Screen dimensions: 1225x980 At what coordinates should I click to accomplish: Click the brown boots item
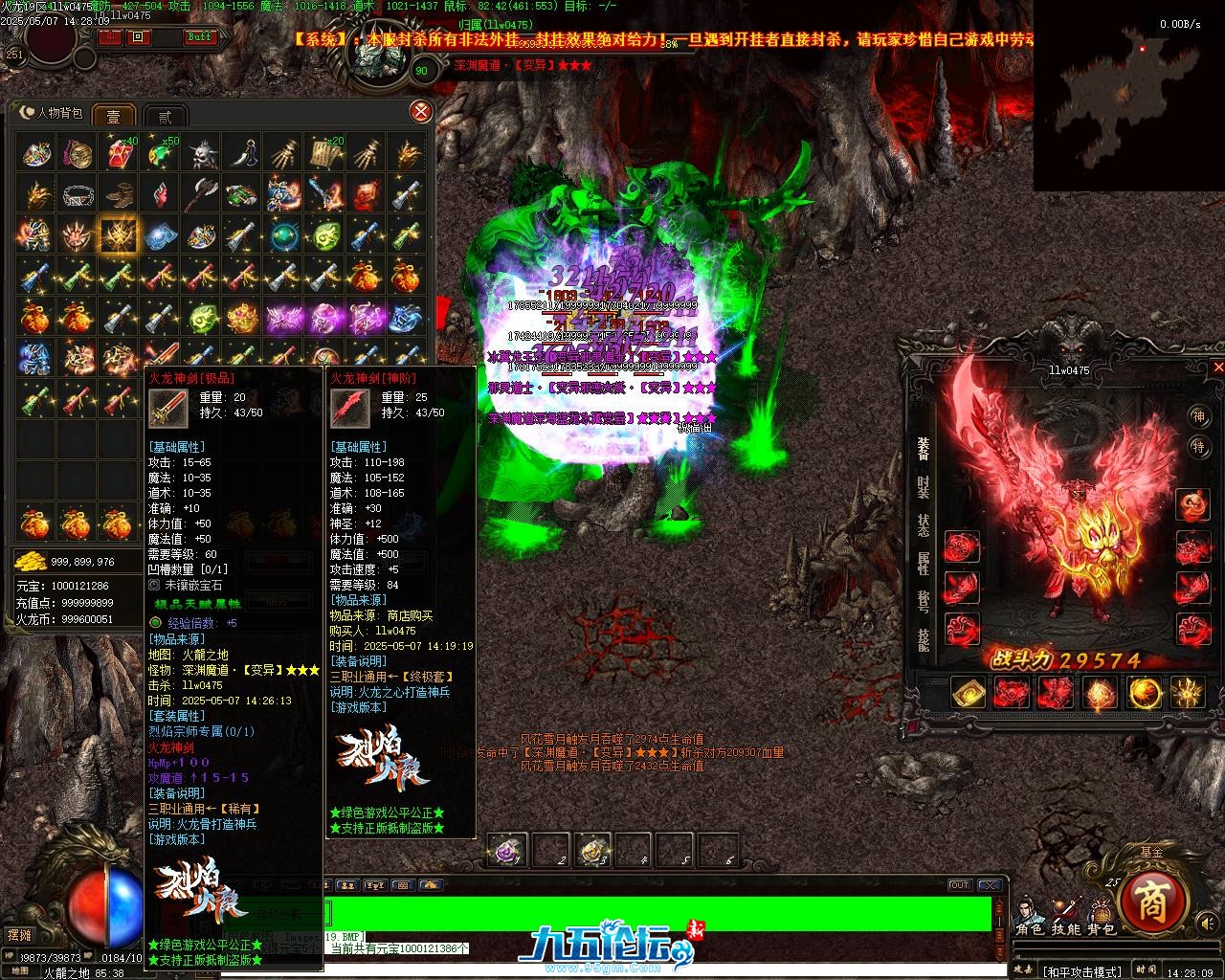(x=118, y=194)
